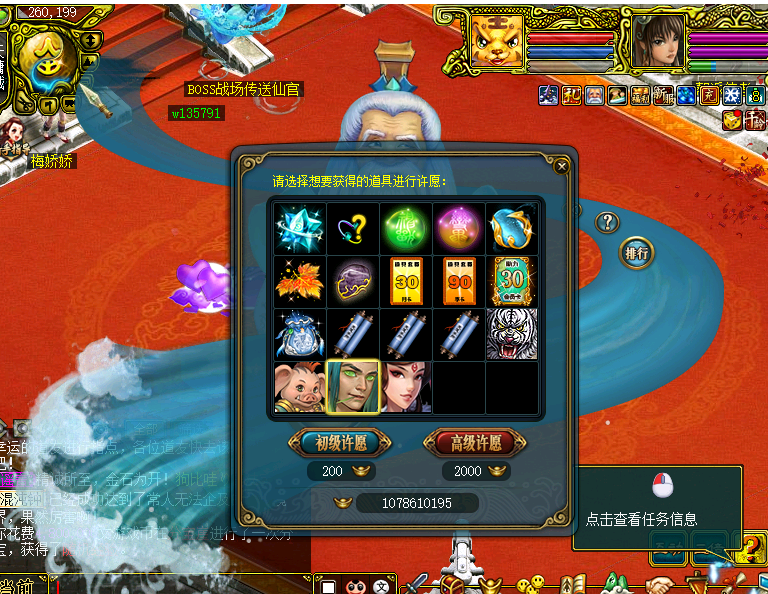Viewport: 768px width, 594px height.
Task: Choose the orange maple leaf item
Action: click(299, 282)
